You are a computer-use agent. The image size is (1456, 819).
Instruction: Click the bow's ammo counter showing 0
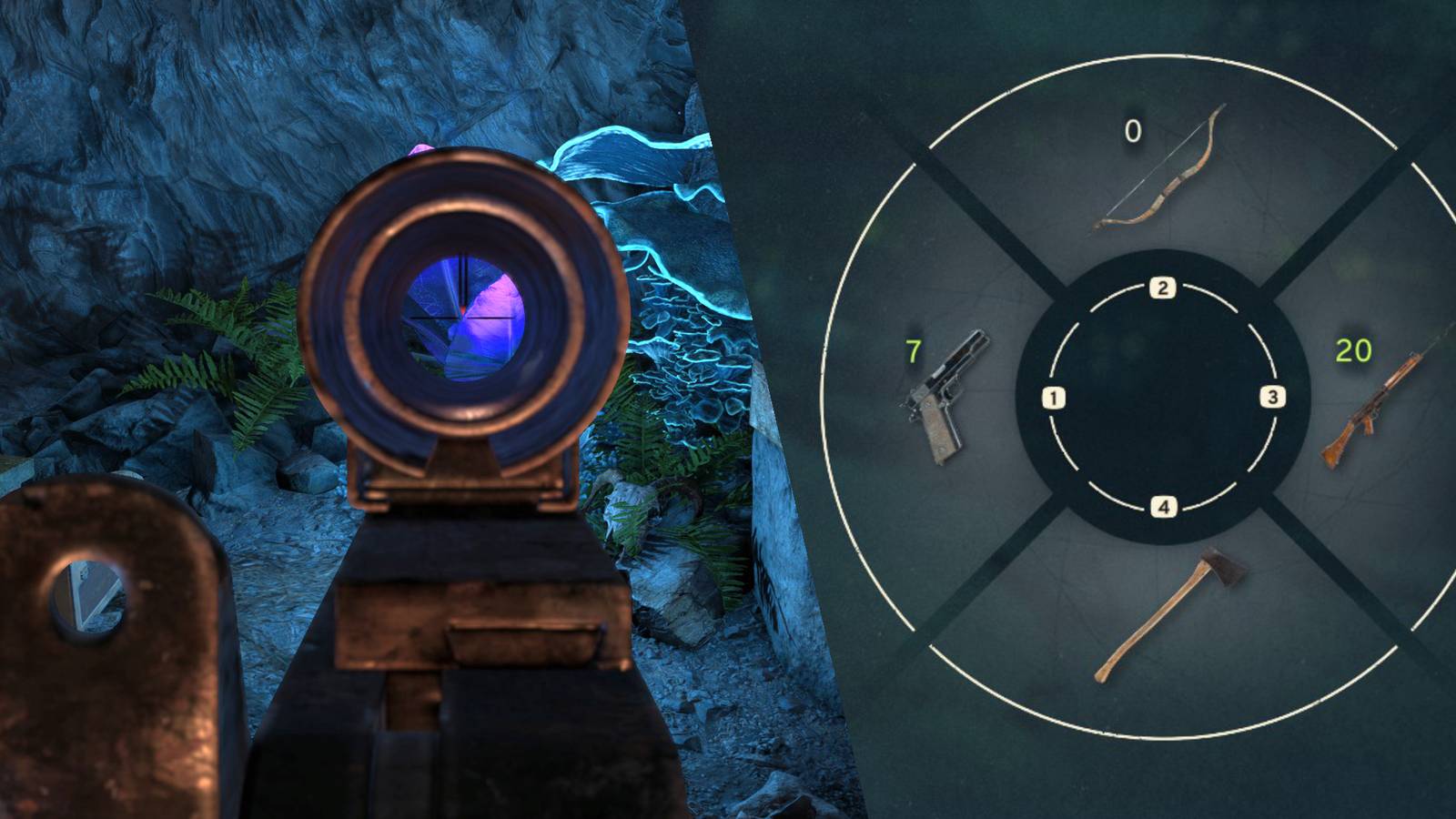pyautogui.click(x=1132, y=133)
